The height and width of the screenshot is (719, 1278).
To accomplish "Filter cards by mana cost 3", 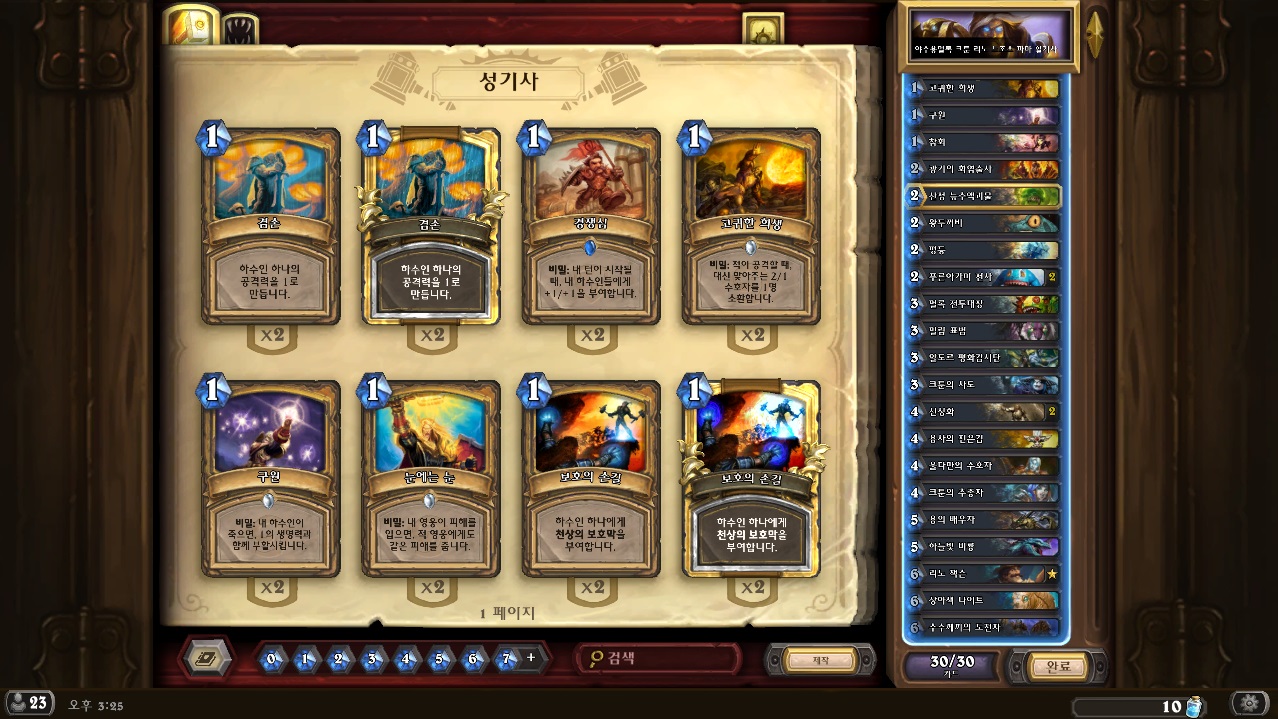I will coord(372,659).
